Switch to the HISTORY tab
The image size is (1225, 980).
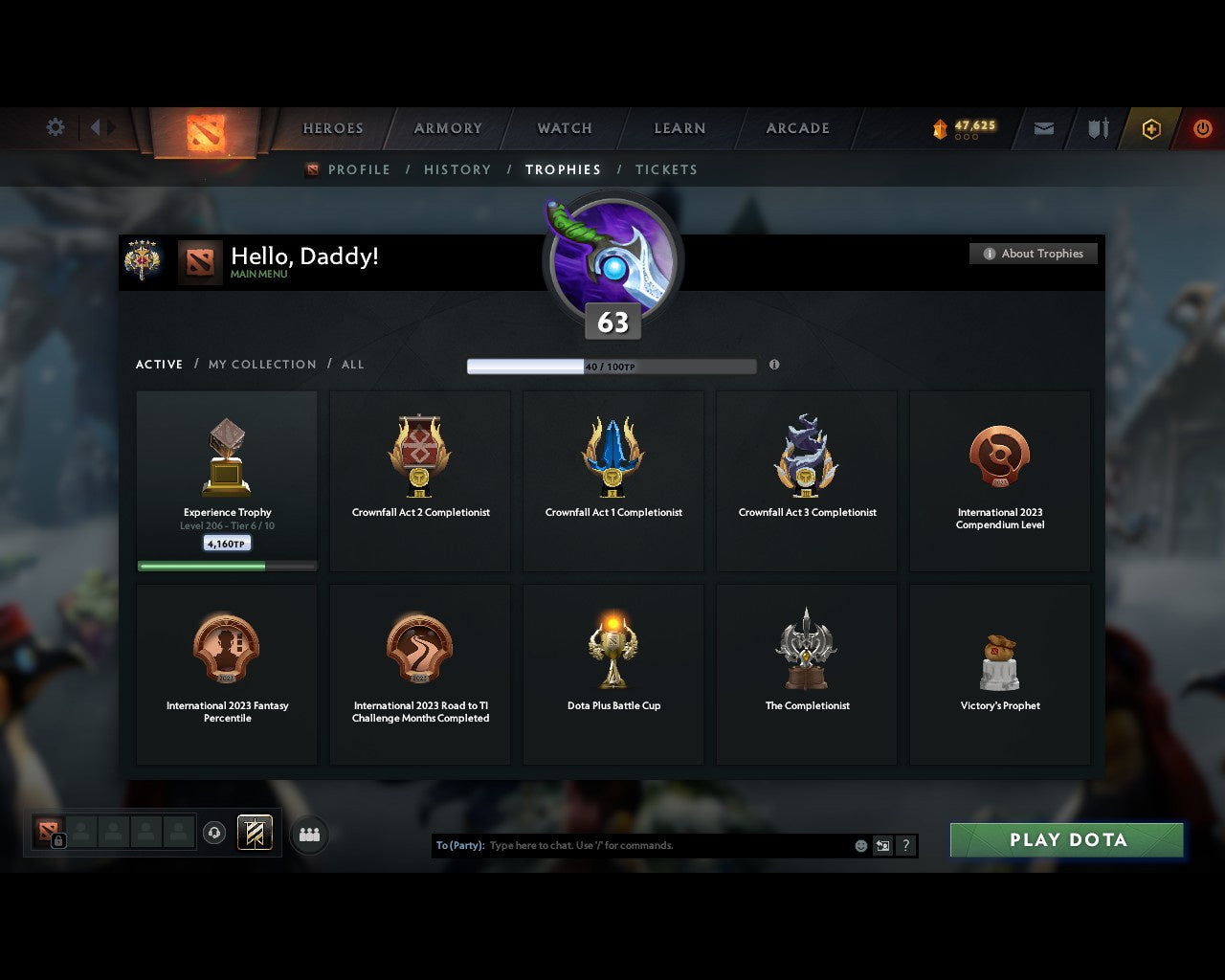[x=457, y=169]
